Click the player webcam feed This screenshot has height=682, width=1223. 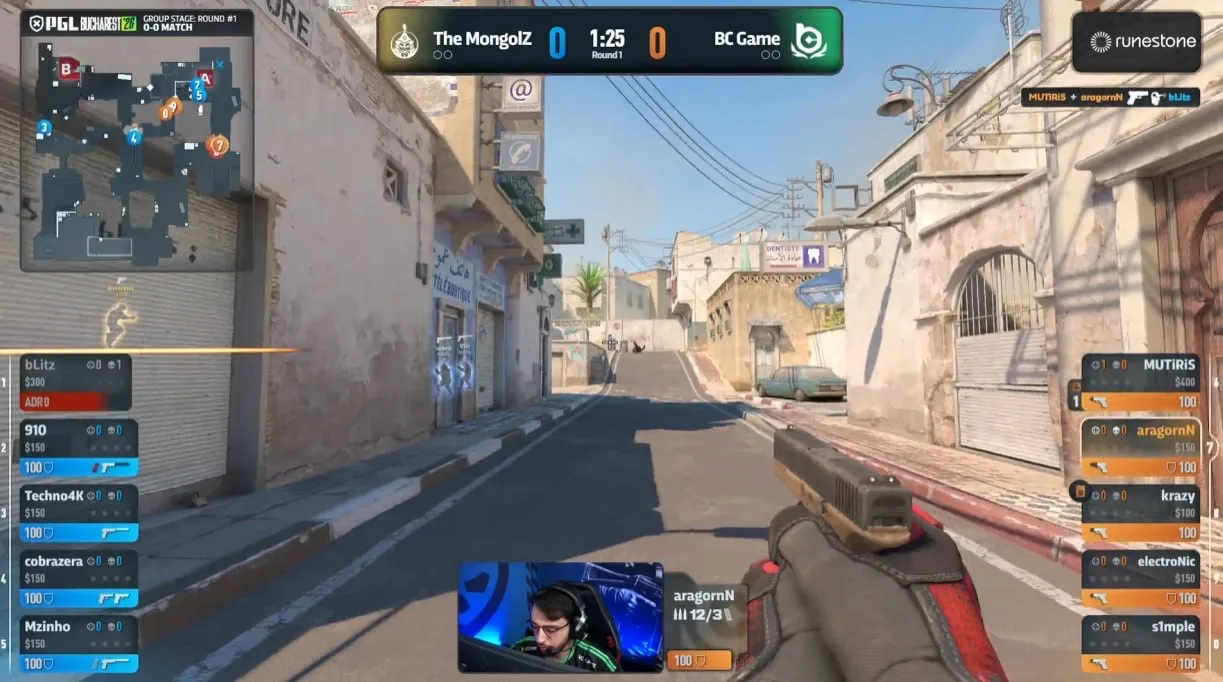[x=560, y=617]
